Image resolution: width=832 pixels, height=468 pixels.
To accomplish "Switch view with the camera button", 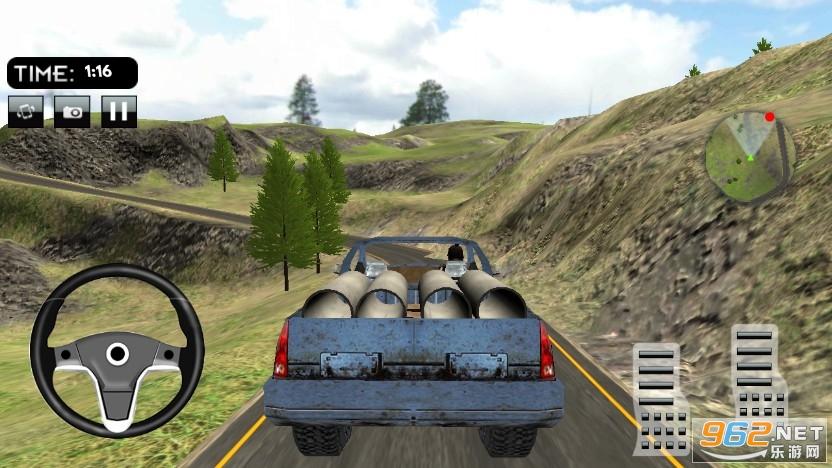I will pyautogui.click(x=72, y=110).
